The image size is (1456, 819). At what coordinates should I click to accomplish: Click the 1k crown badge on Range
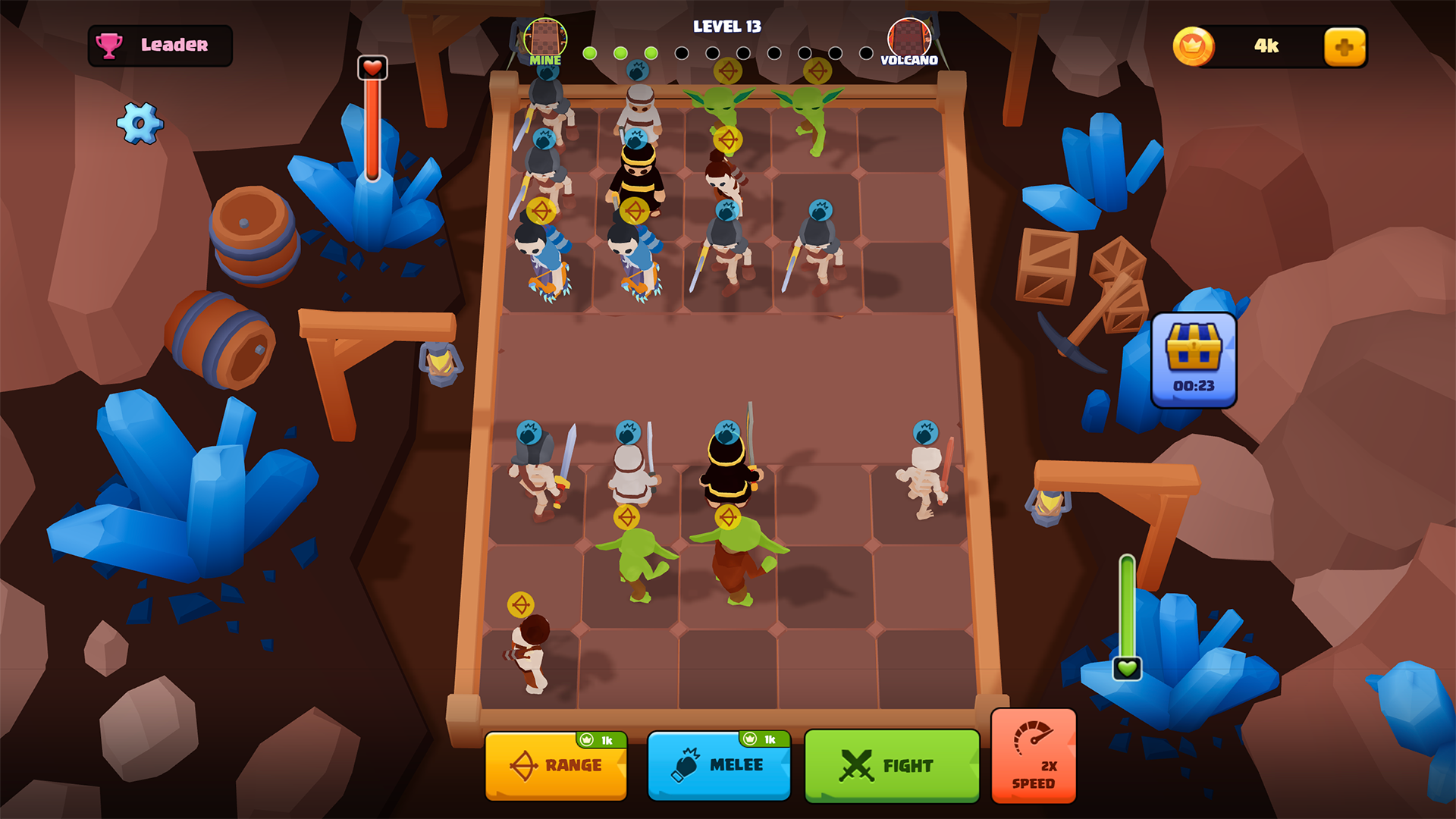598,739
